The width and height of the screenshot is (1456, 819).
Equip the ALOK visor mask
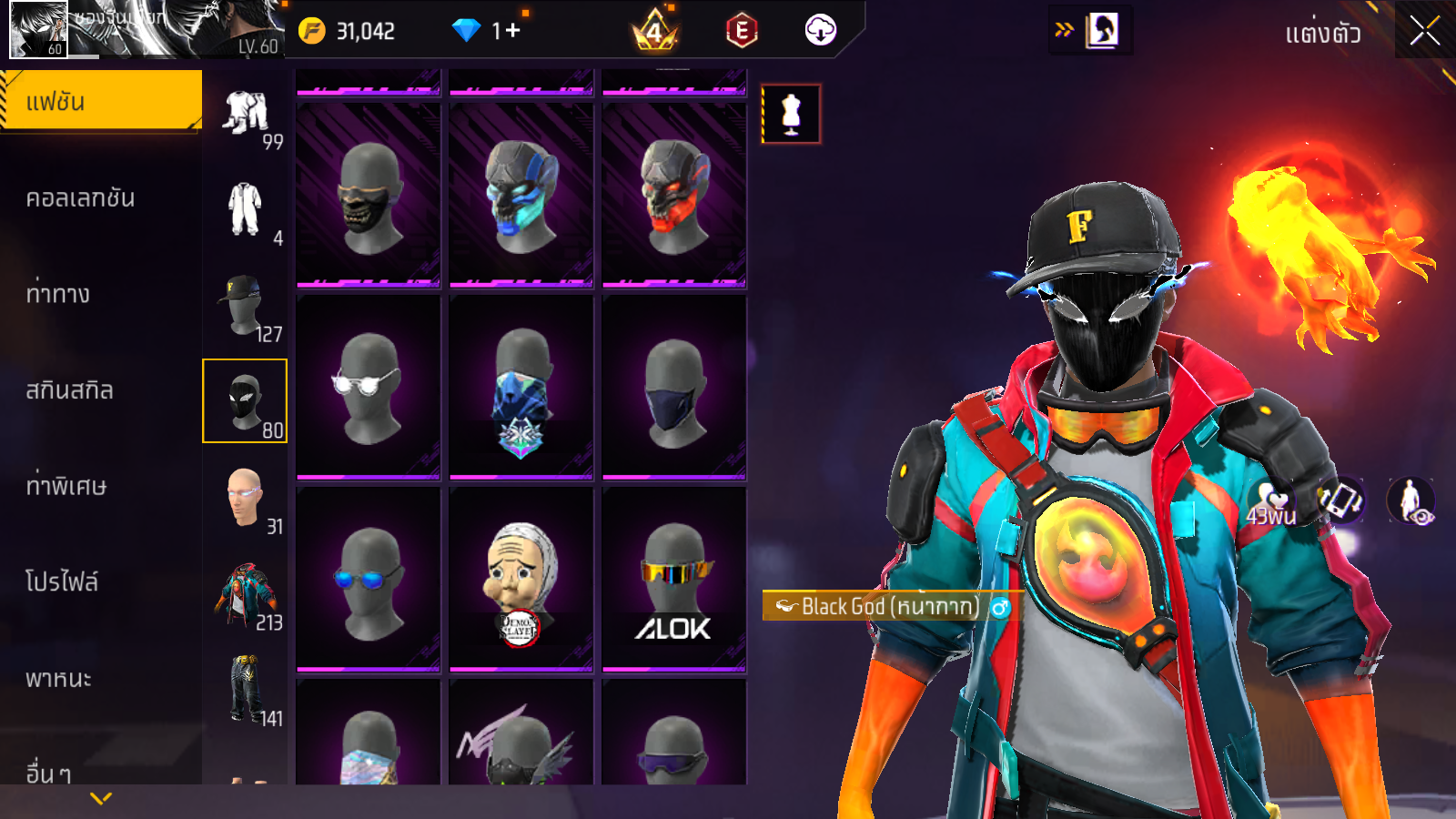point(674,579)
